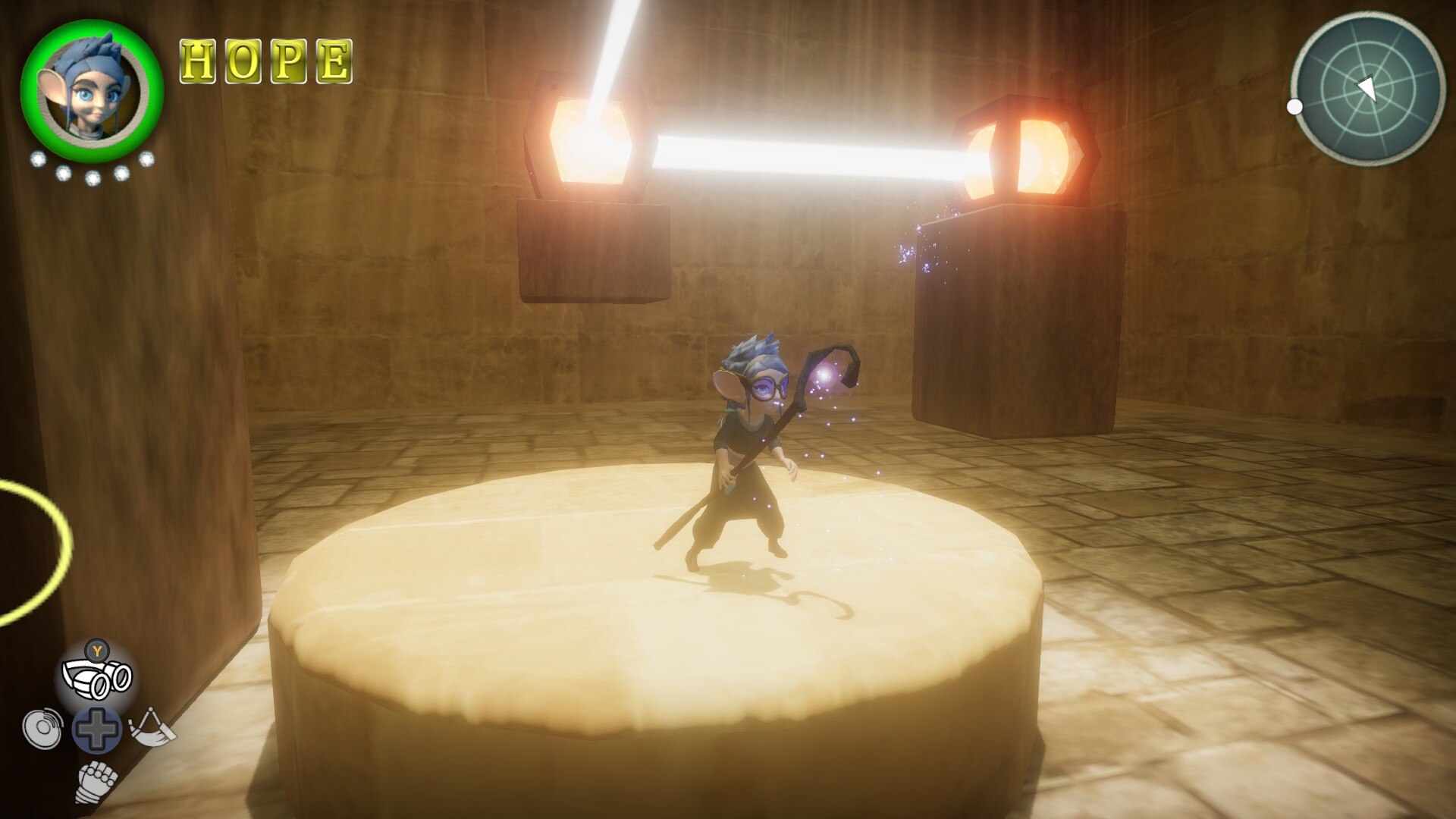Choose the round shield item
1456x819 pixels.
point(42,729)
